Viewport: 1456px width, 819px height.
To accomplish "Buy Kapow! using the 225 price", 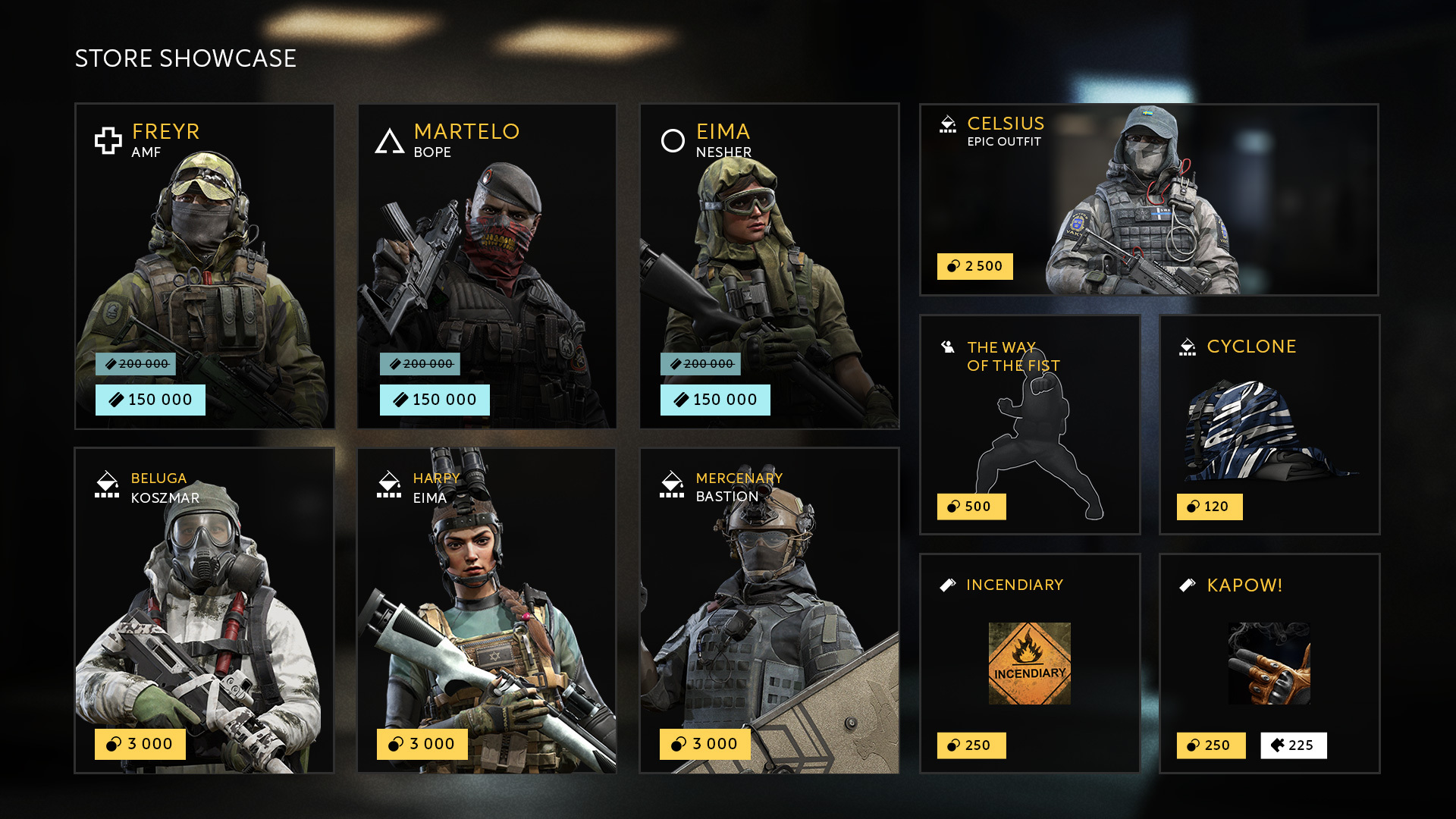I will (x=1293, y=745).
